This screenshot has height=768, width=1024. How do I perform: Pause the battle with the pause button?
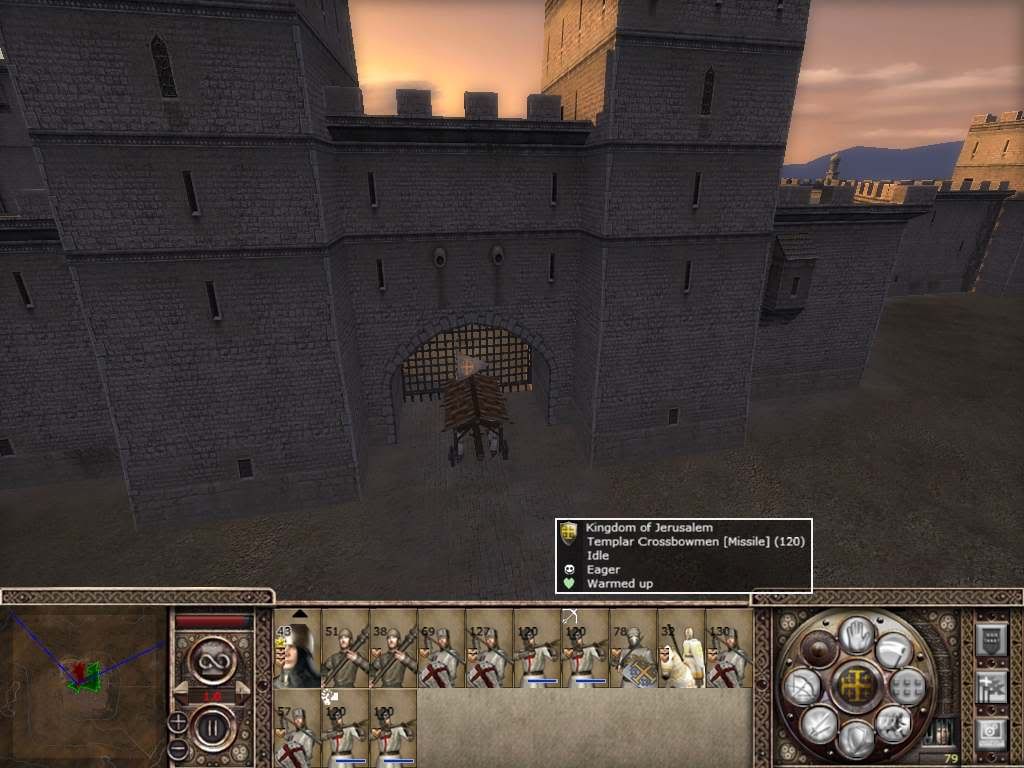click(x=211, y=722)
